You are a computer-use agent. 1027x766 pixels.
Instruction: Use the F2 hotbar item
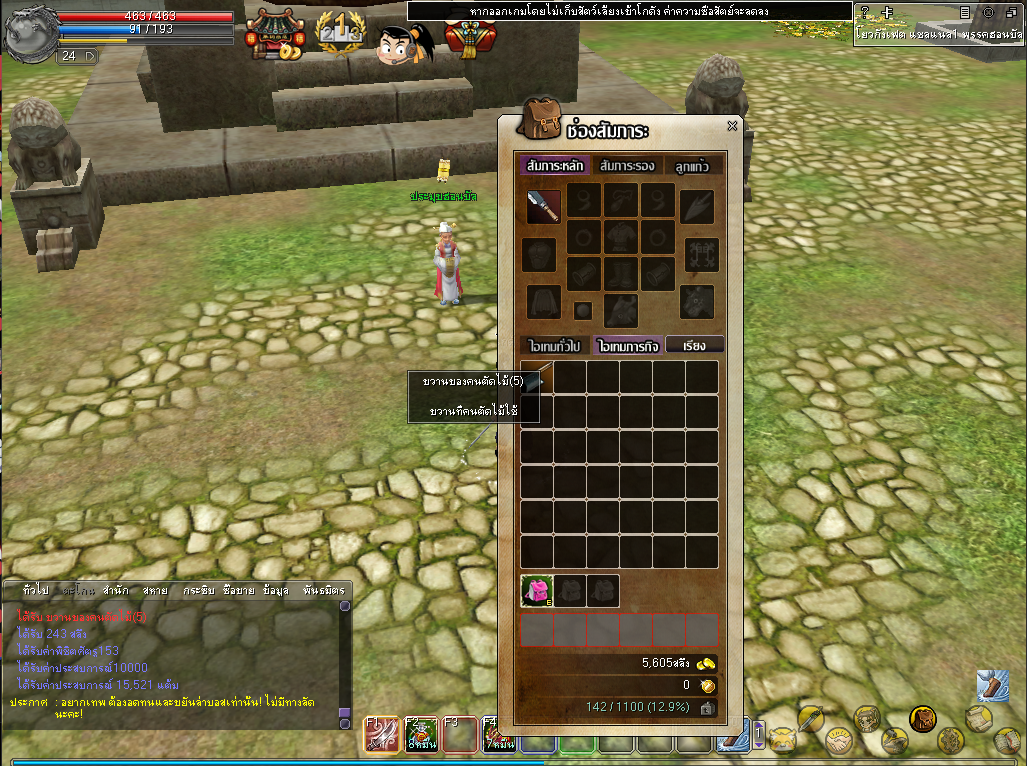click(x=420, y=736)
